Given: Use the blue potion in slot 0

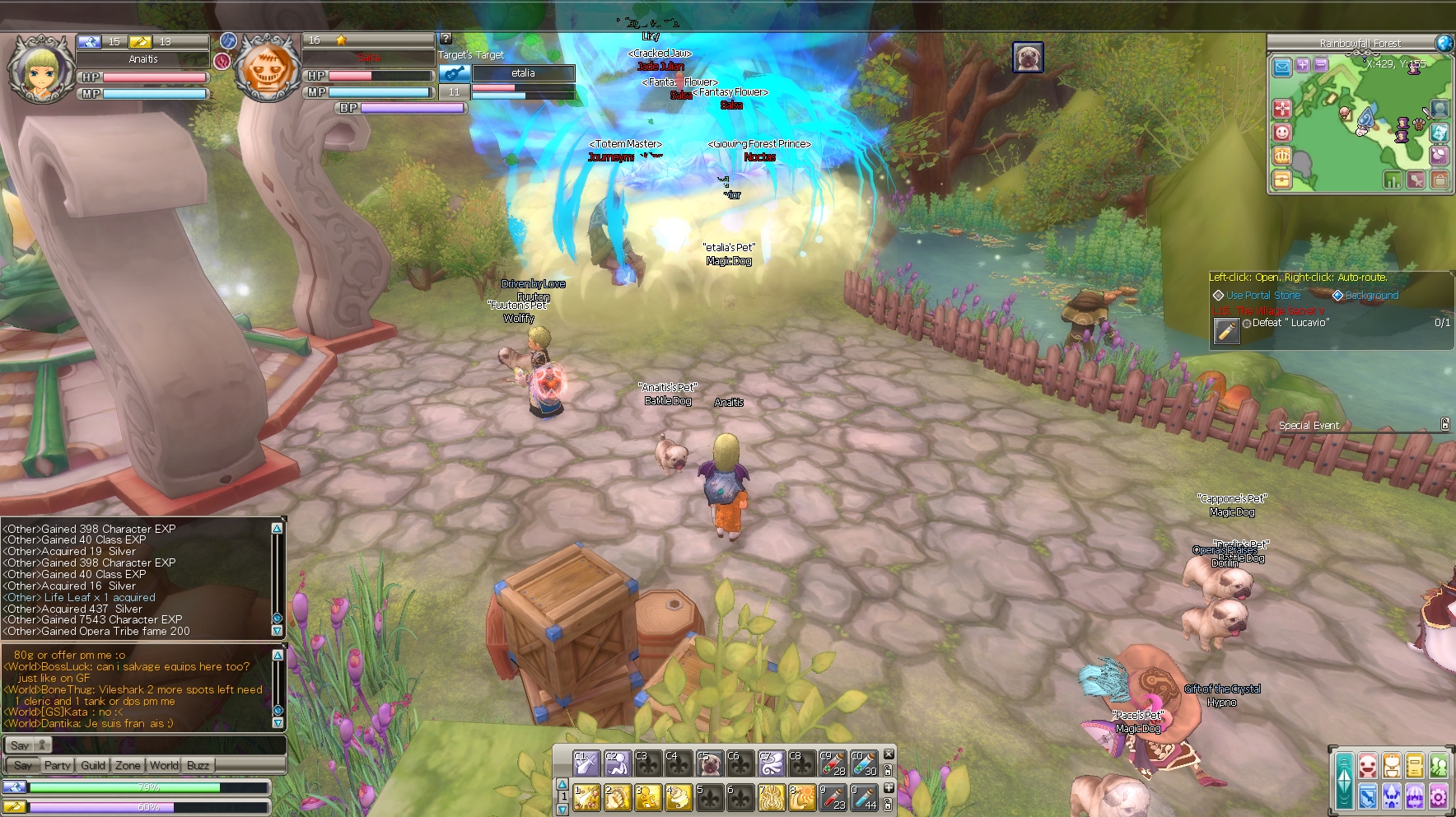Looking at the screenshot, I should [x=864, y=796].
